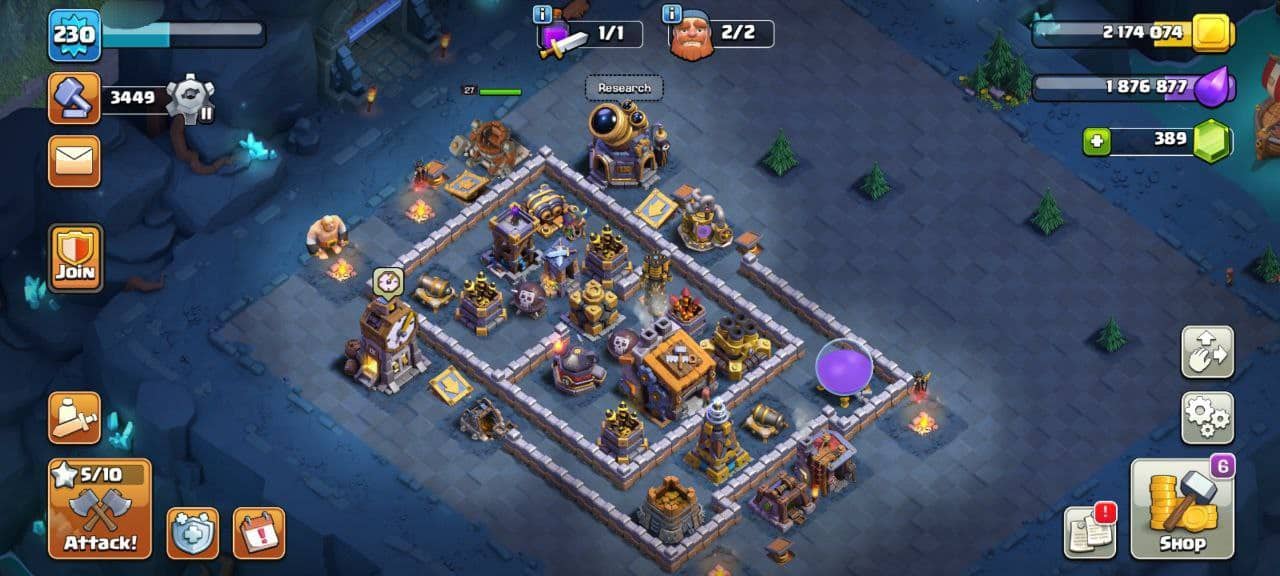Show info for the battle machine slot
Viewport: 1280px width, 576px height.
coord(543,14)
